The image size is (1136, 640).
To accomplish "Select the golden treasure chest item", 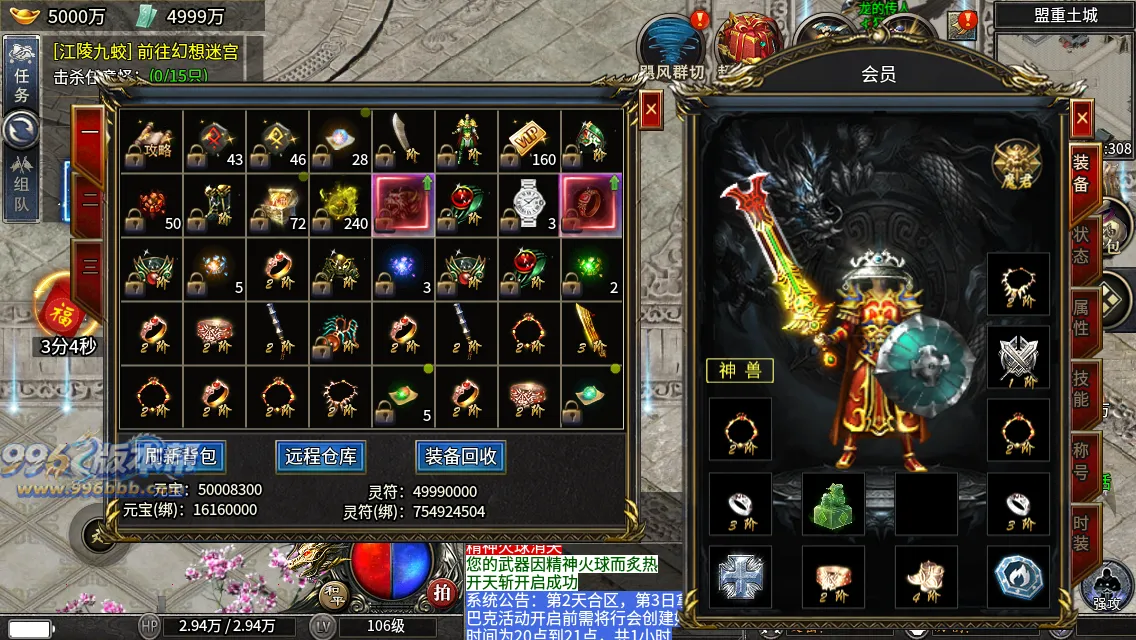I will (x=278, y=204).
